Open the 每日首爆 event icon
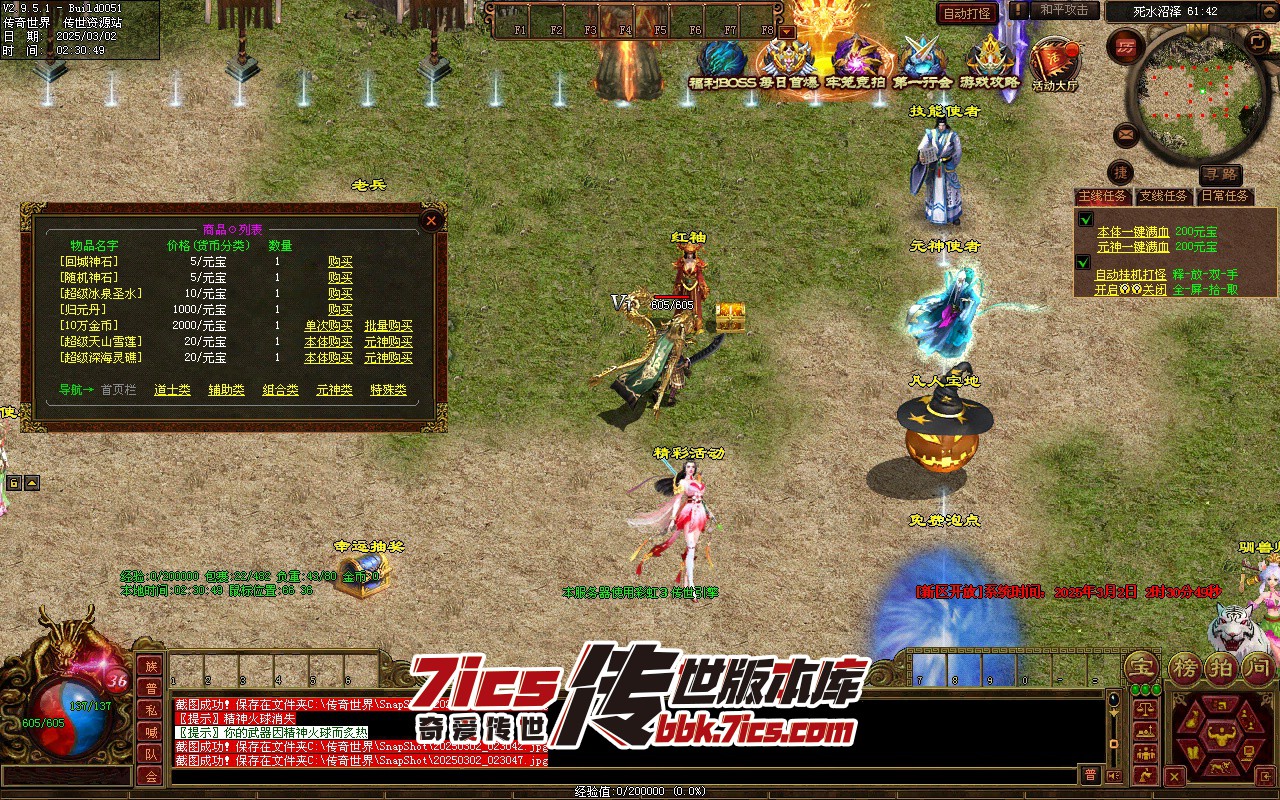 (x=788, y=65)
